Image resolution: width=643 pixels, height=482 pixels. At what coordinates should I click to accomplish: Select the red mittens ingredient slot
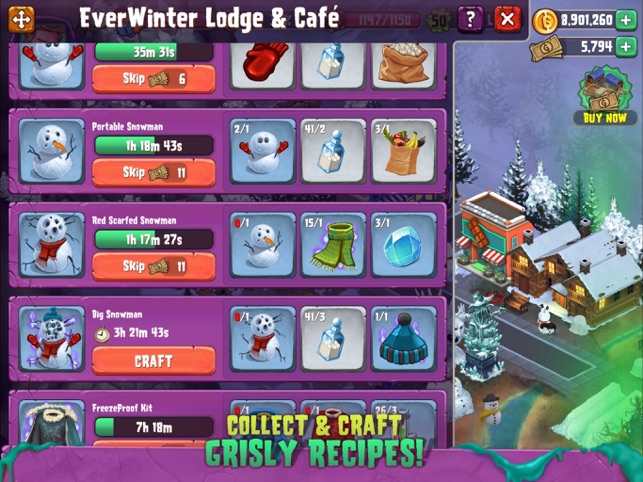tap(262, 62)
